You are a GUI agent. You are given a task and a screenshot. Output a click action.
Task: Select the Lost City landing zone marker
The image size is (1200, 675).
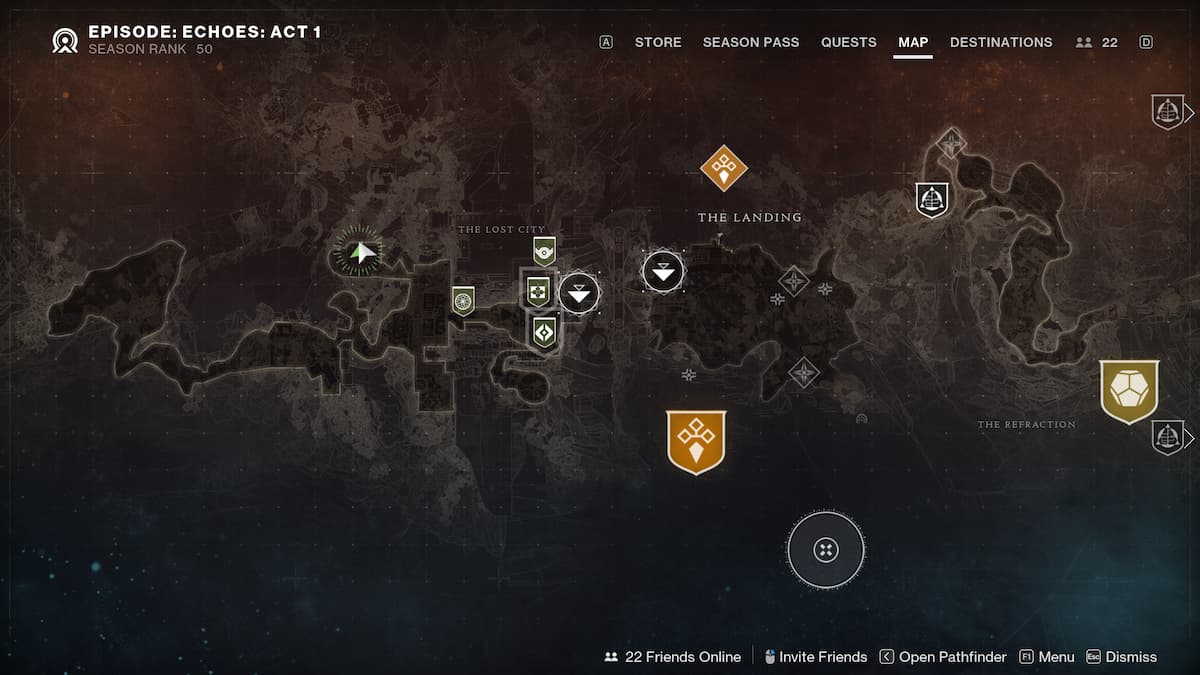[x=579, y=293]
